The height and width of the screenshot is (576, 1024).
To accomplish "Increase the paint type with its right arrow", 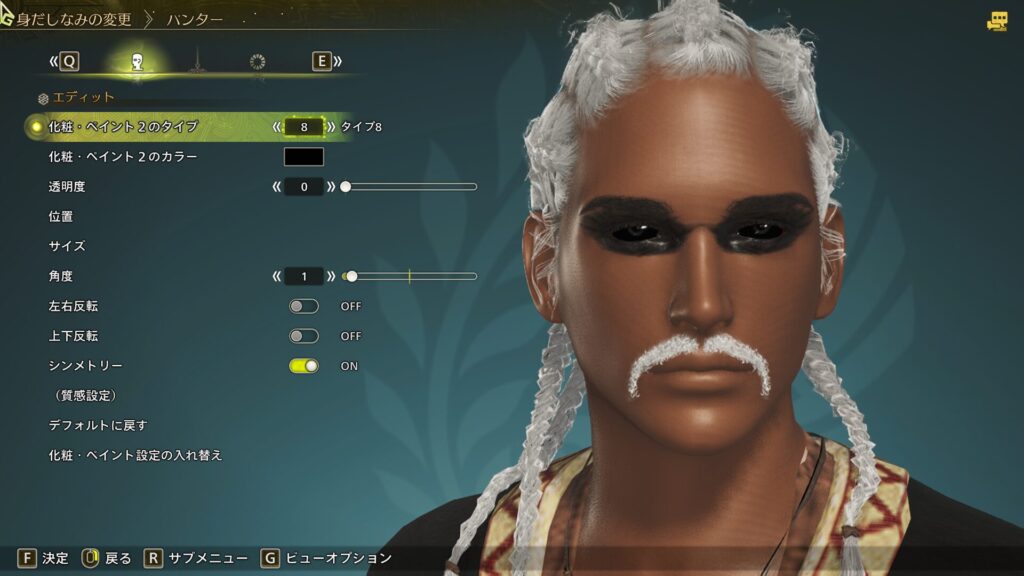I will coord(331,127).
